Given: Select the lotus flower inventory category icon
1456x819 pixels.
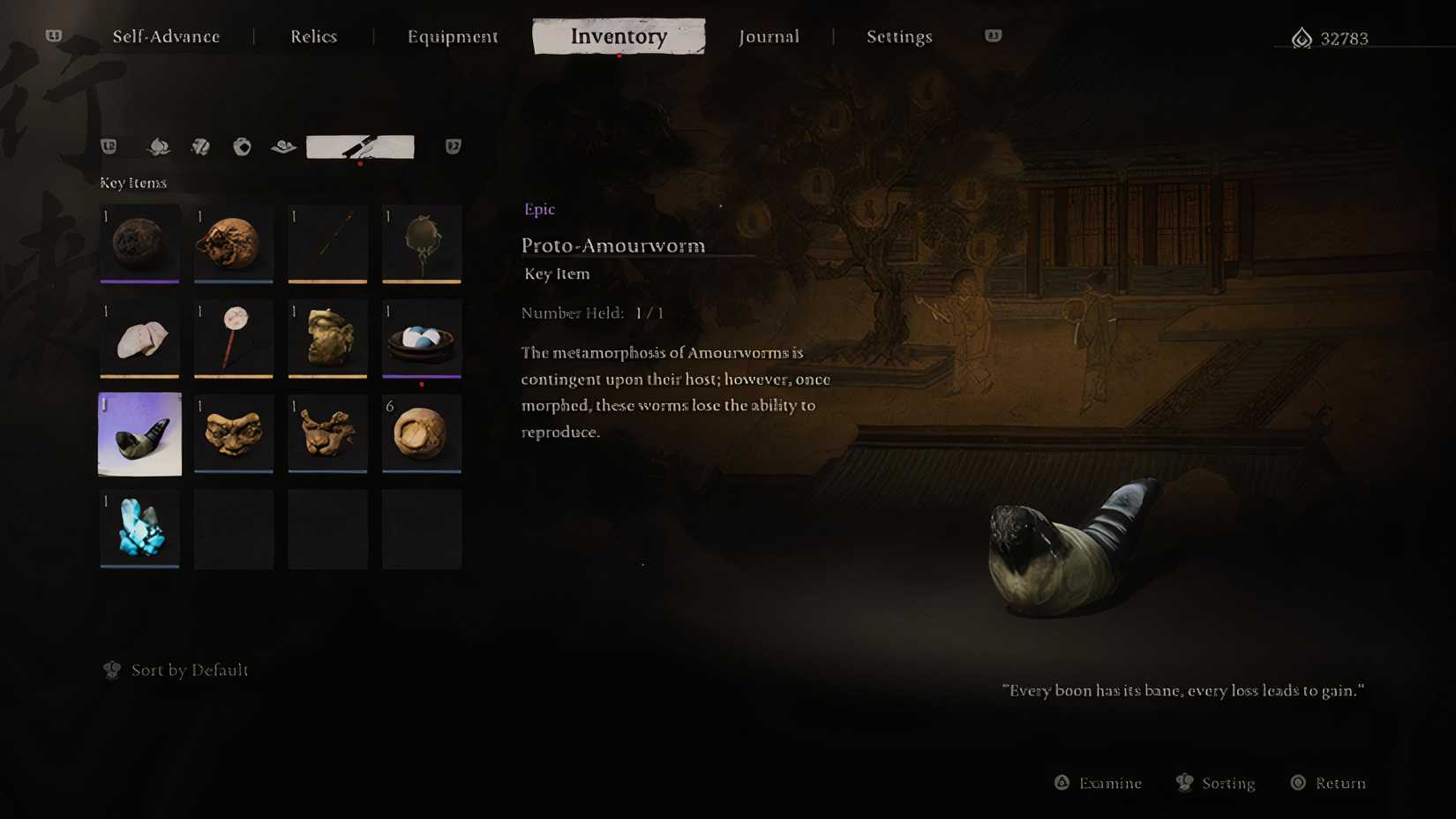Looking at the screenshot, I should (x=160, y=147).
